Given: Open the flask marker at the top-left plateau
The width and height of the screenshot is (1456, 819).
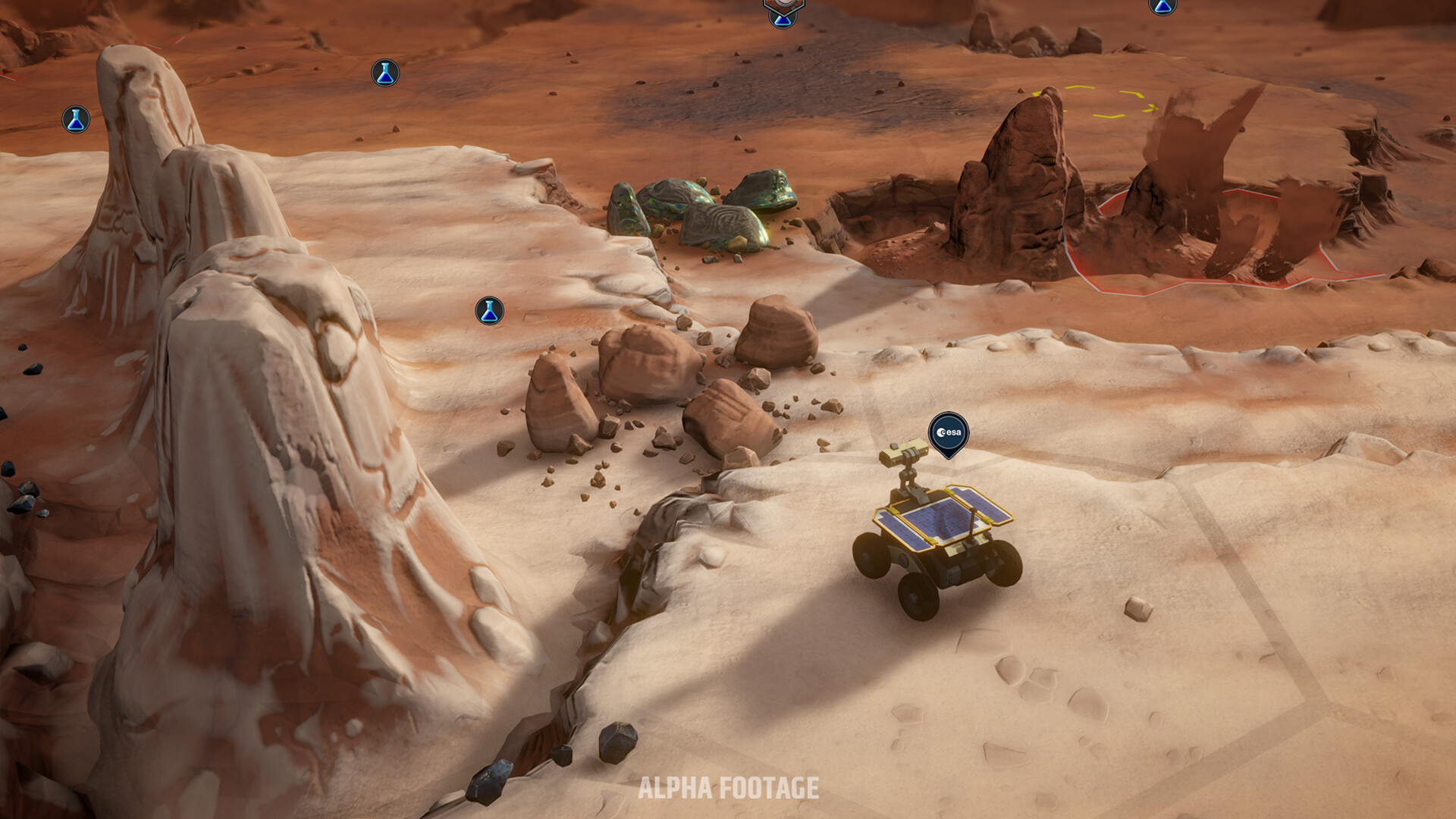Looking at the screenshot, I should pos(385,74).
